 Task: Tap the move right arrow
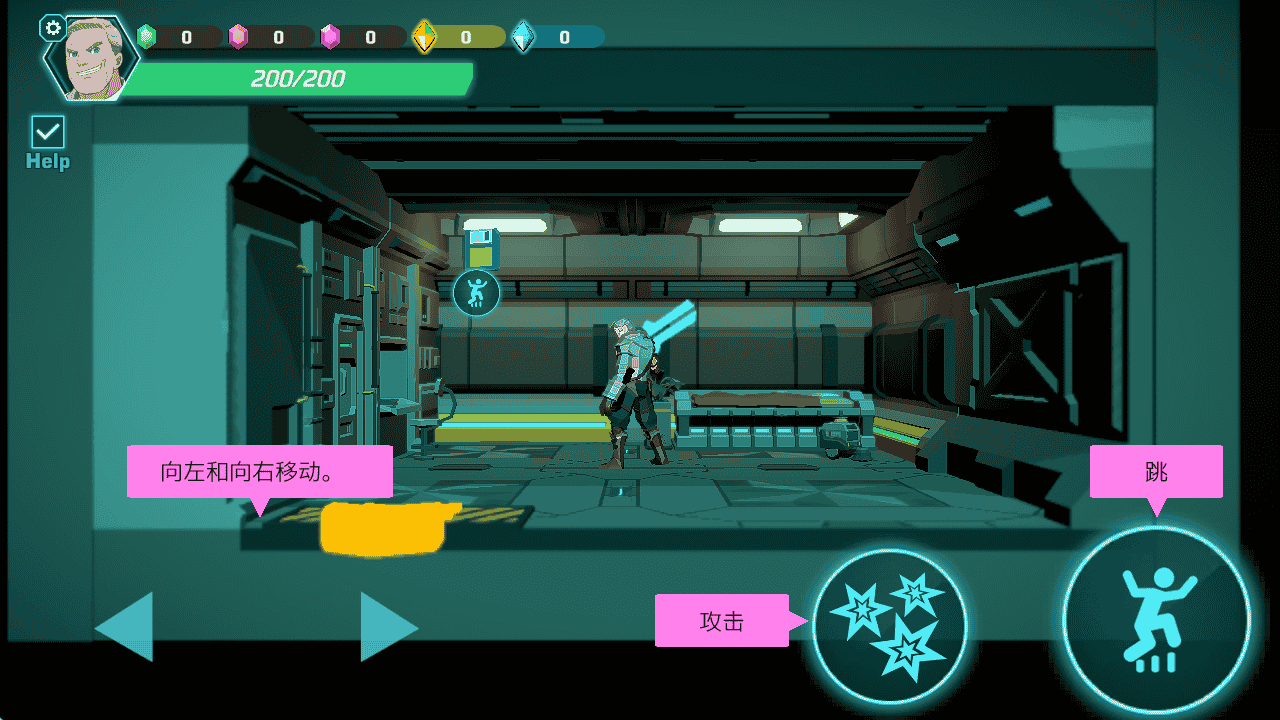[x=386, y=627]
